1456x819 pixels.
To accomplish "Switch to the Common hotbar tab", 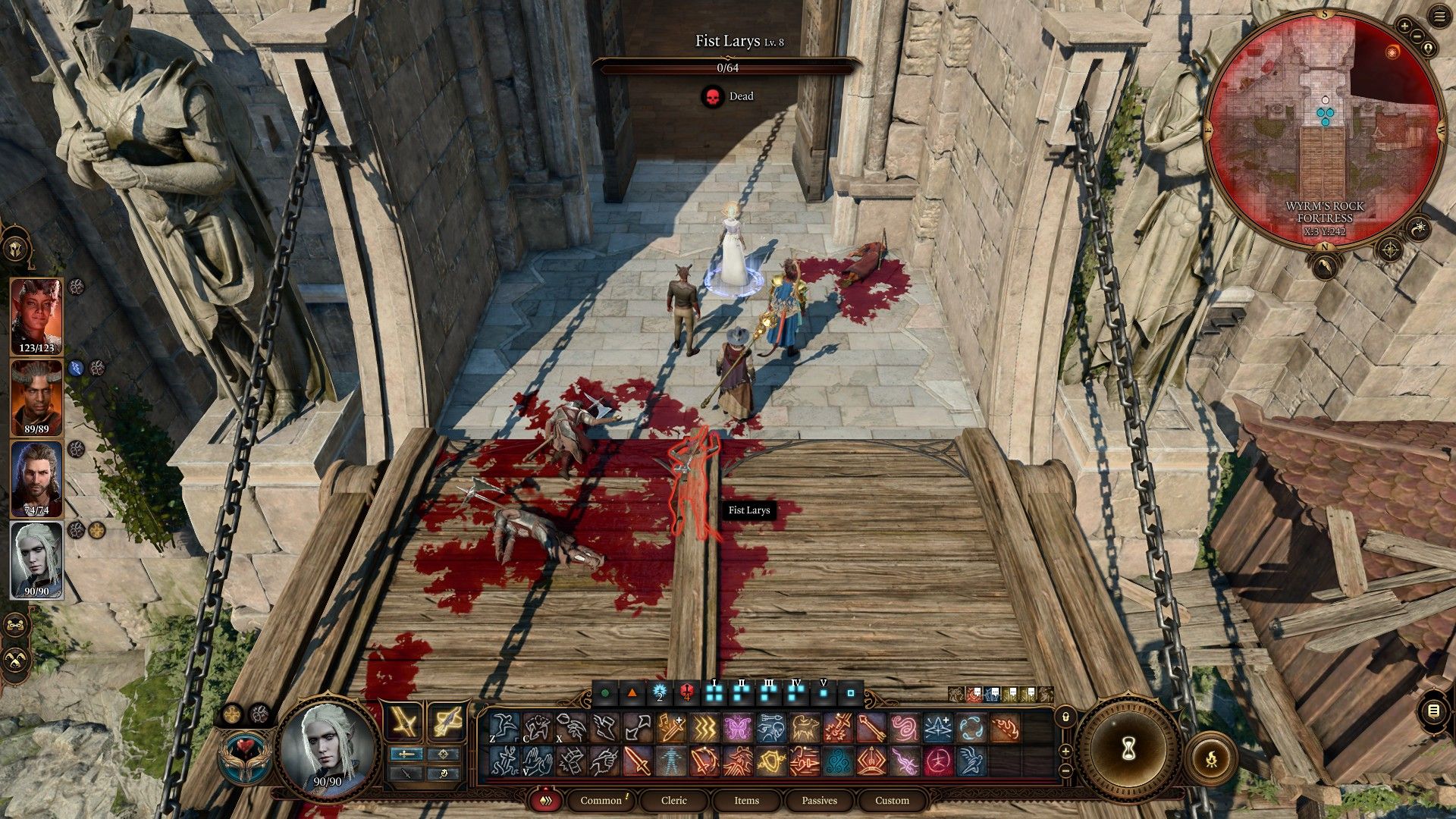I will click(601, 800).
